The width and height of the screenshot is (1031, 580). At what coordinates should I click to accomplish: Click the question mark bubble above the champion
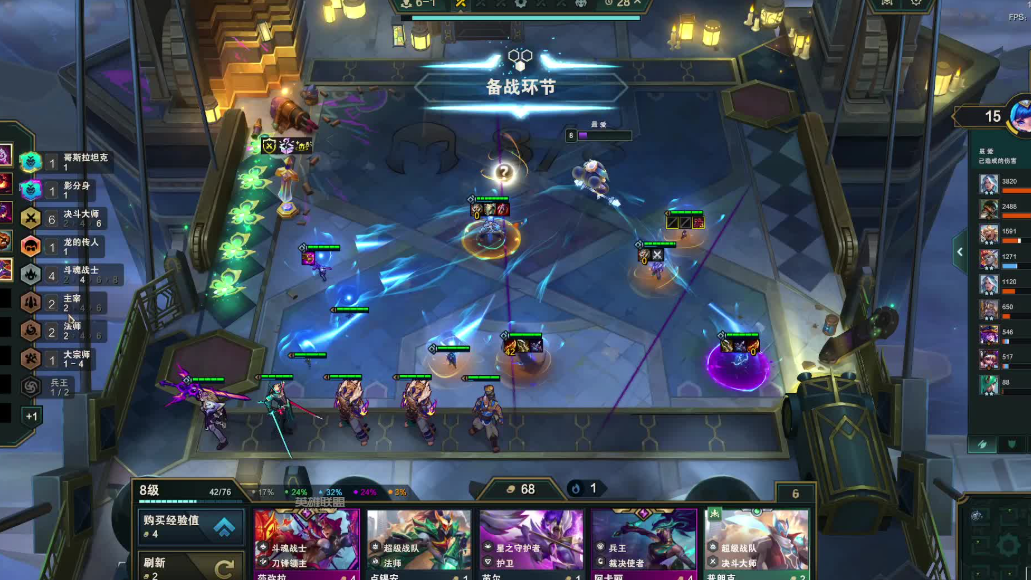coord(505,172)
